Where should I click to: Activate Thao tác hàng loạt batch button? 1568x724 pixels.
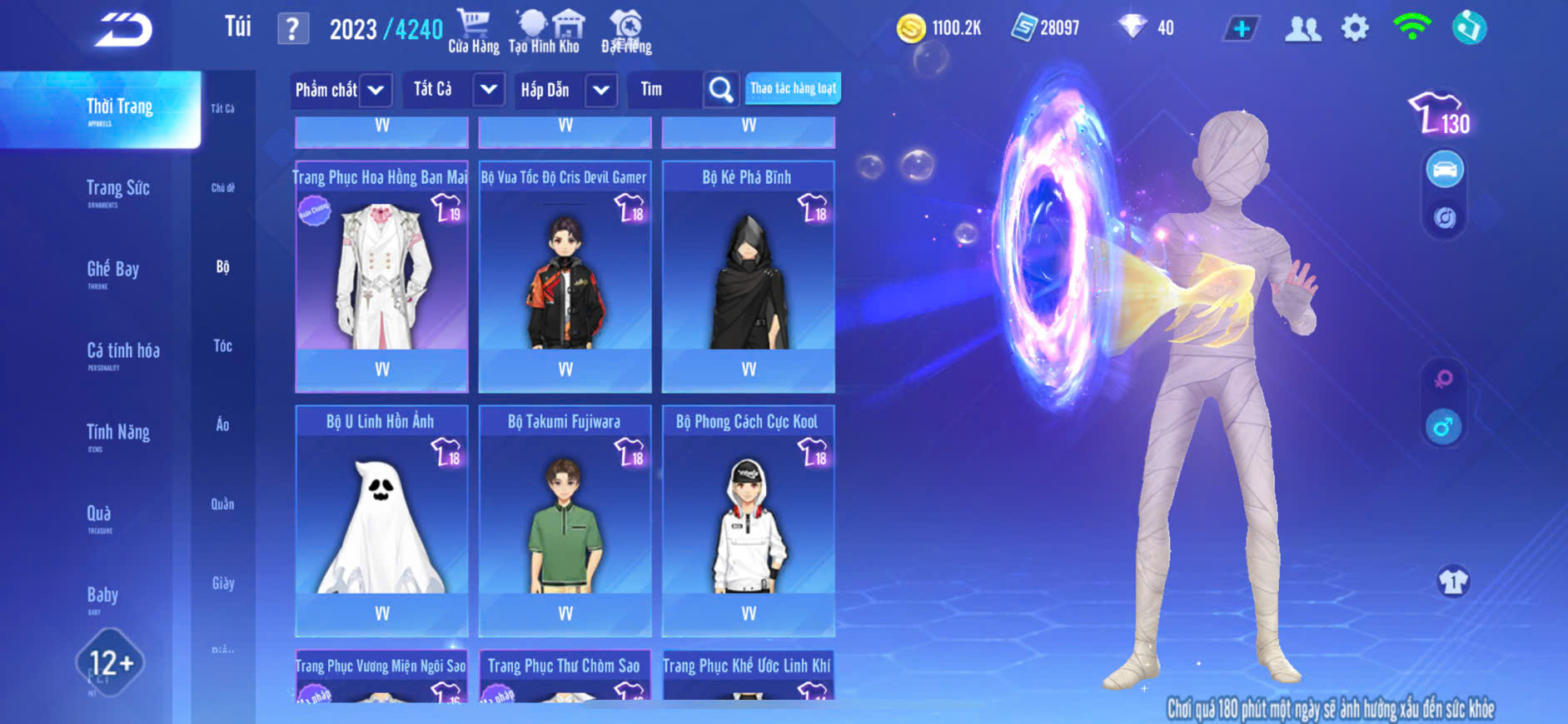(x=793, y=88)
